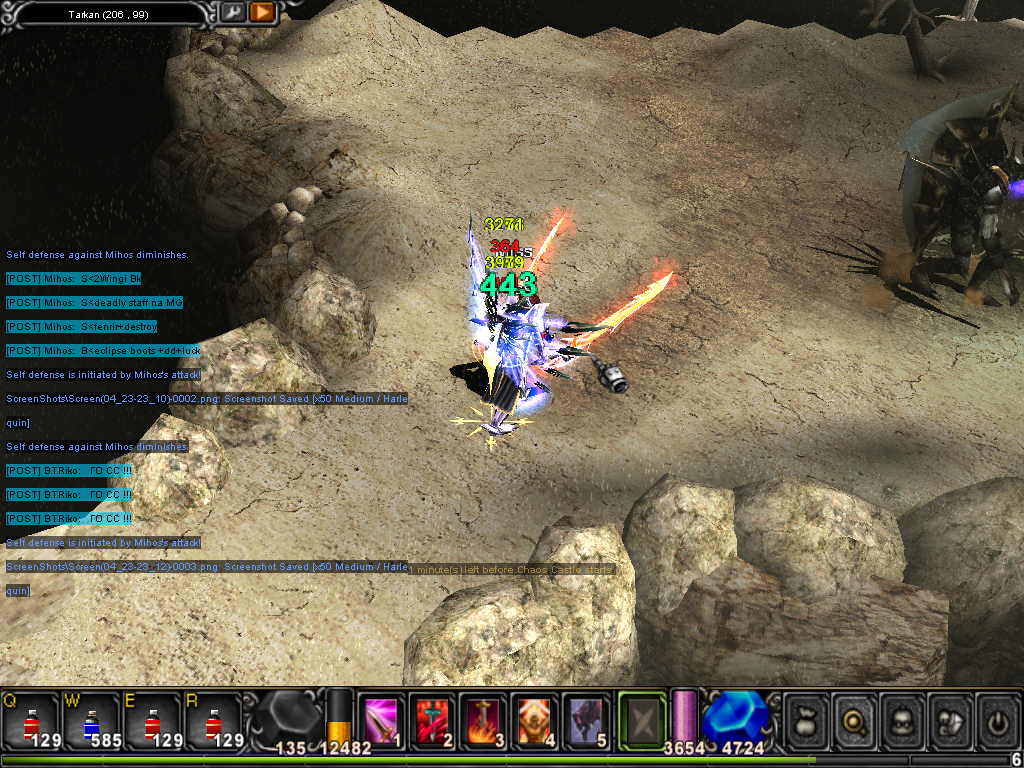The height and width of the screenshot is (768, 1024).
Task: Select the red sword skill in slot 2
Action: click(432, 720)
